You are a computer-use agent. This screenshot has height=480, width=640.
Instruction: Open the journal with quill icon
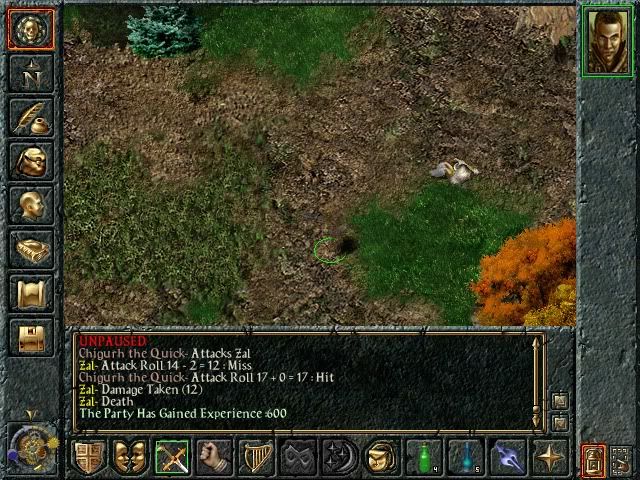click(x=31, y=117)
